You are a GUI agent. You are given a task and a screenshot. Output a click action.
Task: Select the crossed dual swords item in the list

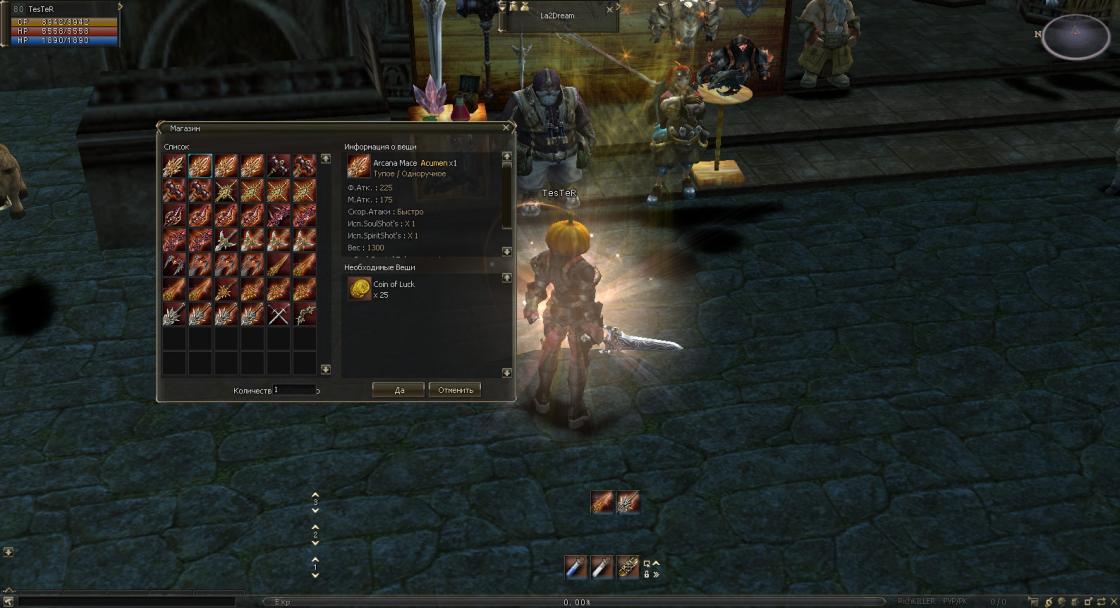tap(278, 314)
